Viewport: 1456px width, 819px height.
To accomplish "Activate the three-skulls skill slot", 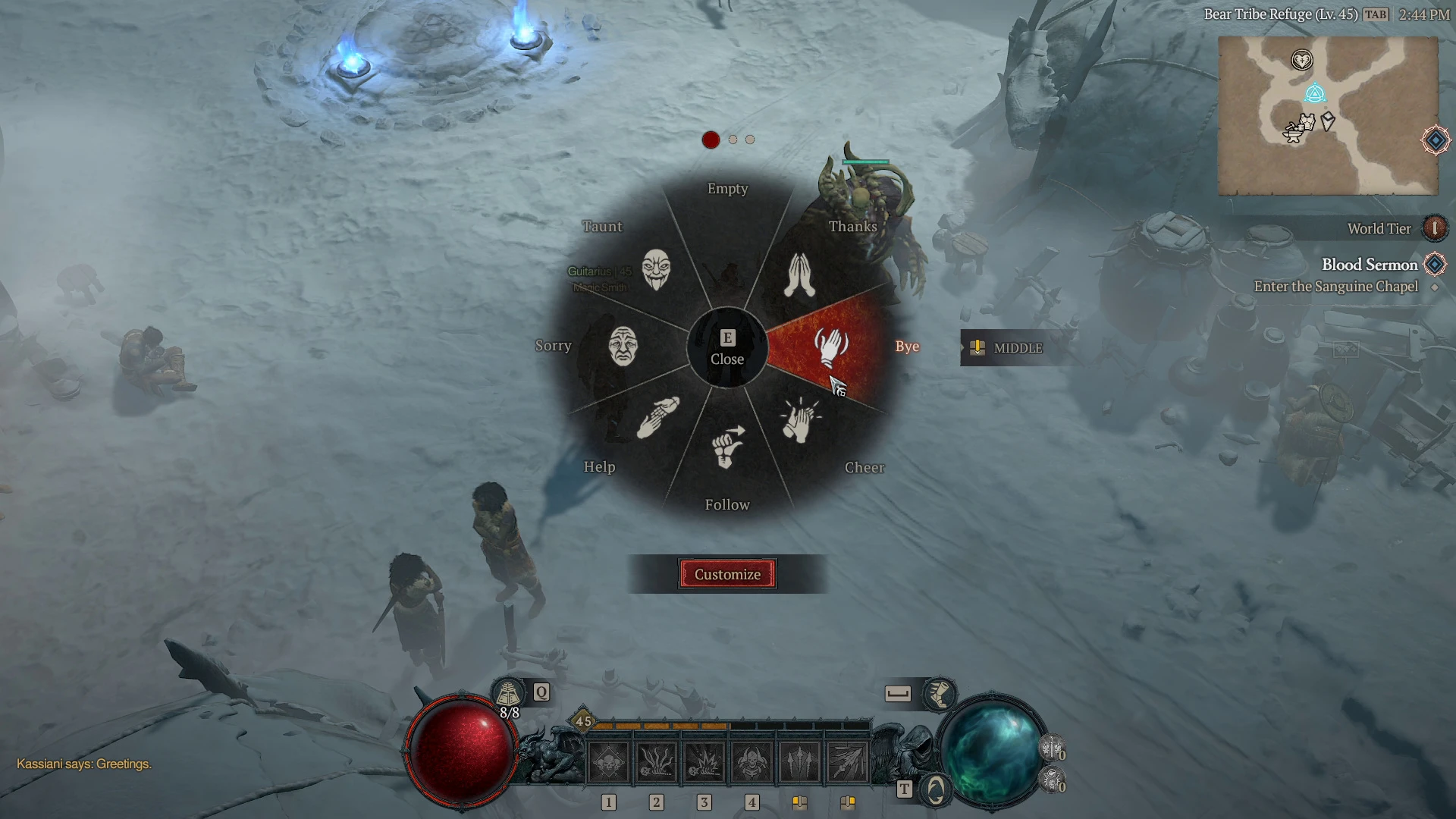I will tap(609, 762).
